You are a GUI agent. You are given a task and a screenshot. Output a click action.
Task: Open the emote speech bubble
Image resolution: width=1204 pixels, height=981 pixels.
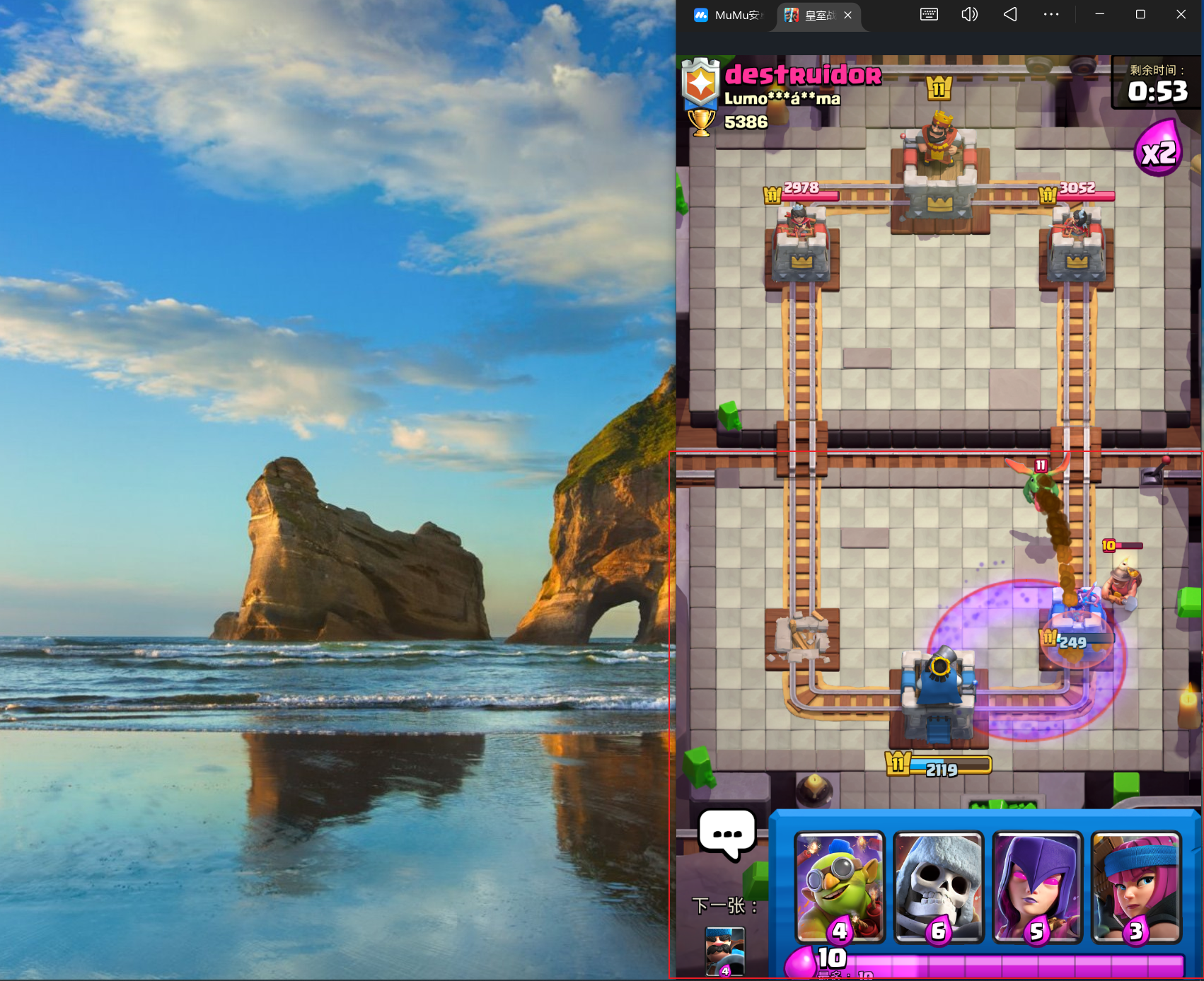coord(727,835)
